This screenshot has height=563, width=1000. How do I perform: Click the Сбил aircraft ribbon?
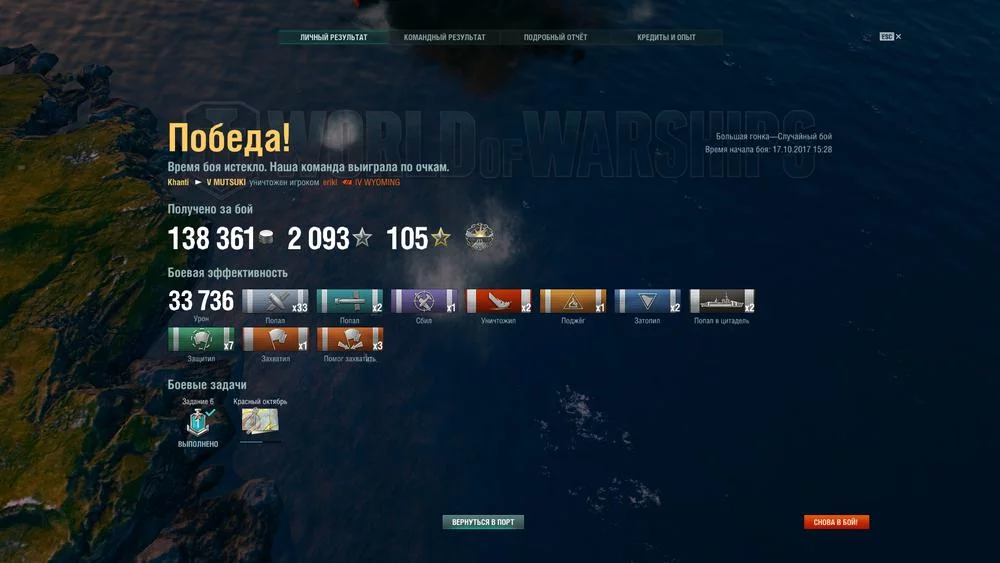pos(424,302)
